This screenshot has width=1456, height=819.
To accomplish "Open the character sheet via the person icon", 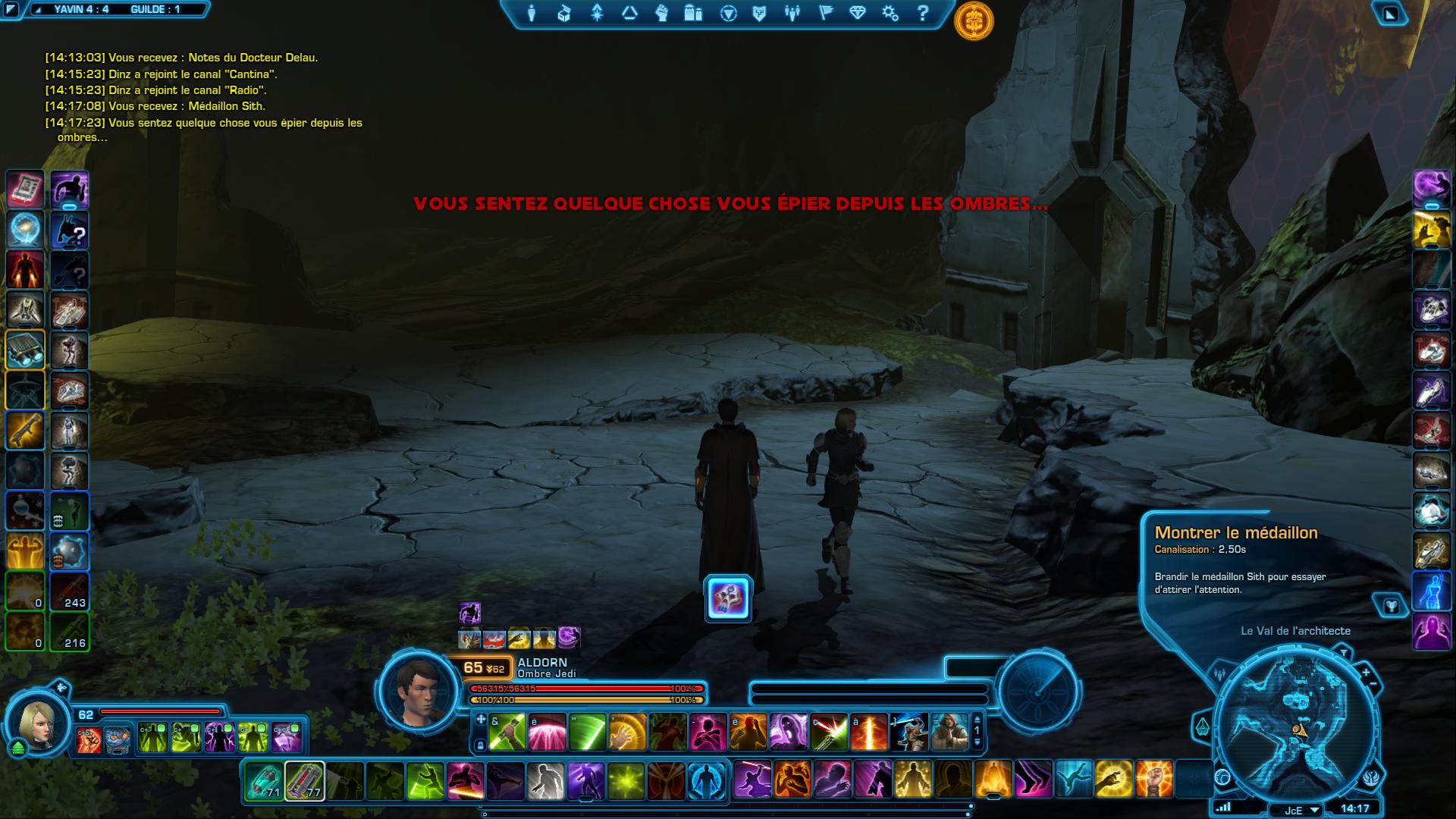I will tap(533, 13).
